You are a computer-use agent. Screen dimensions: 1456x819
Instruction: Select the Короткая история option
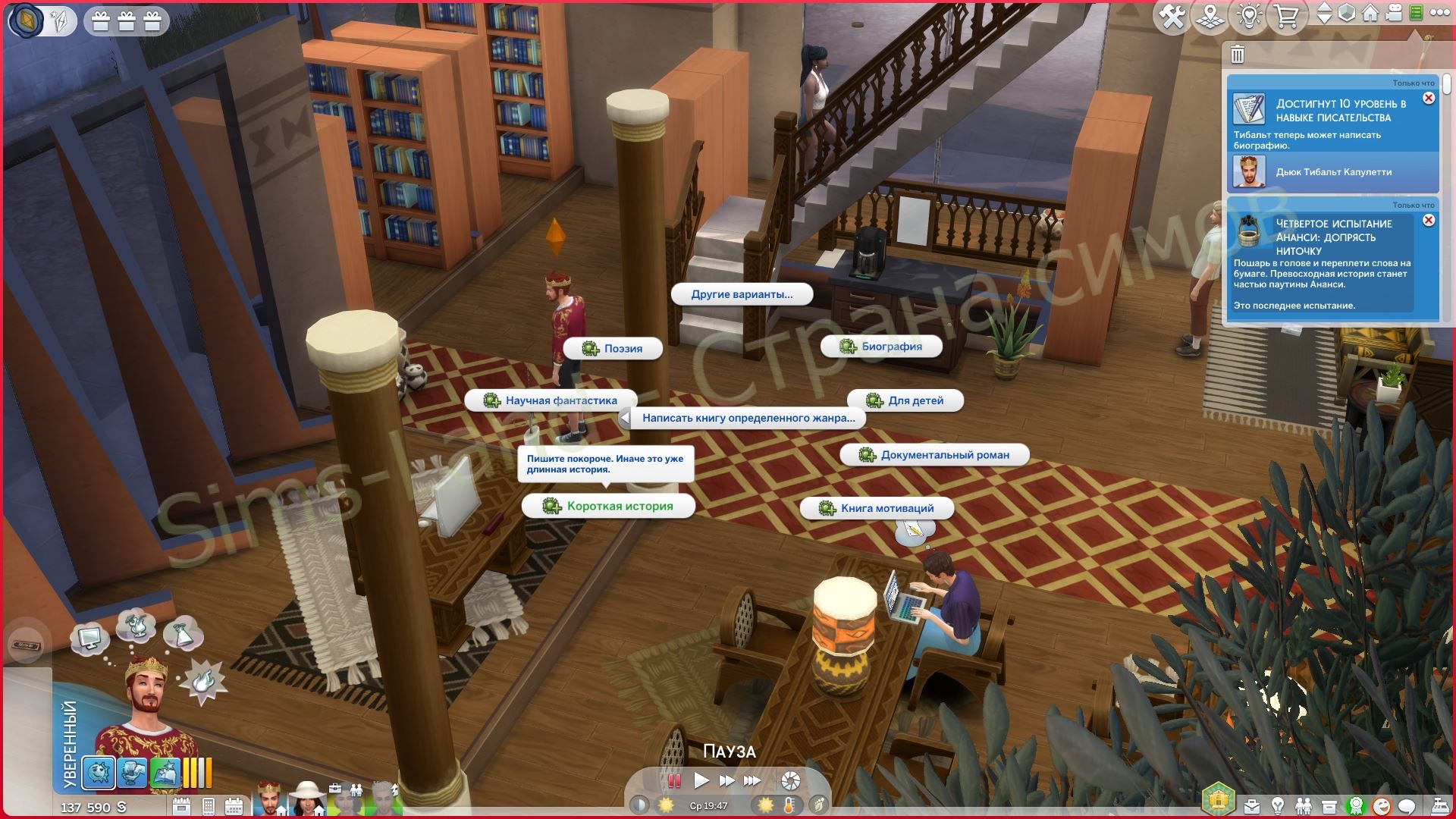pyautogui.click(x=608, y=506)
